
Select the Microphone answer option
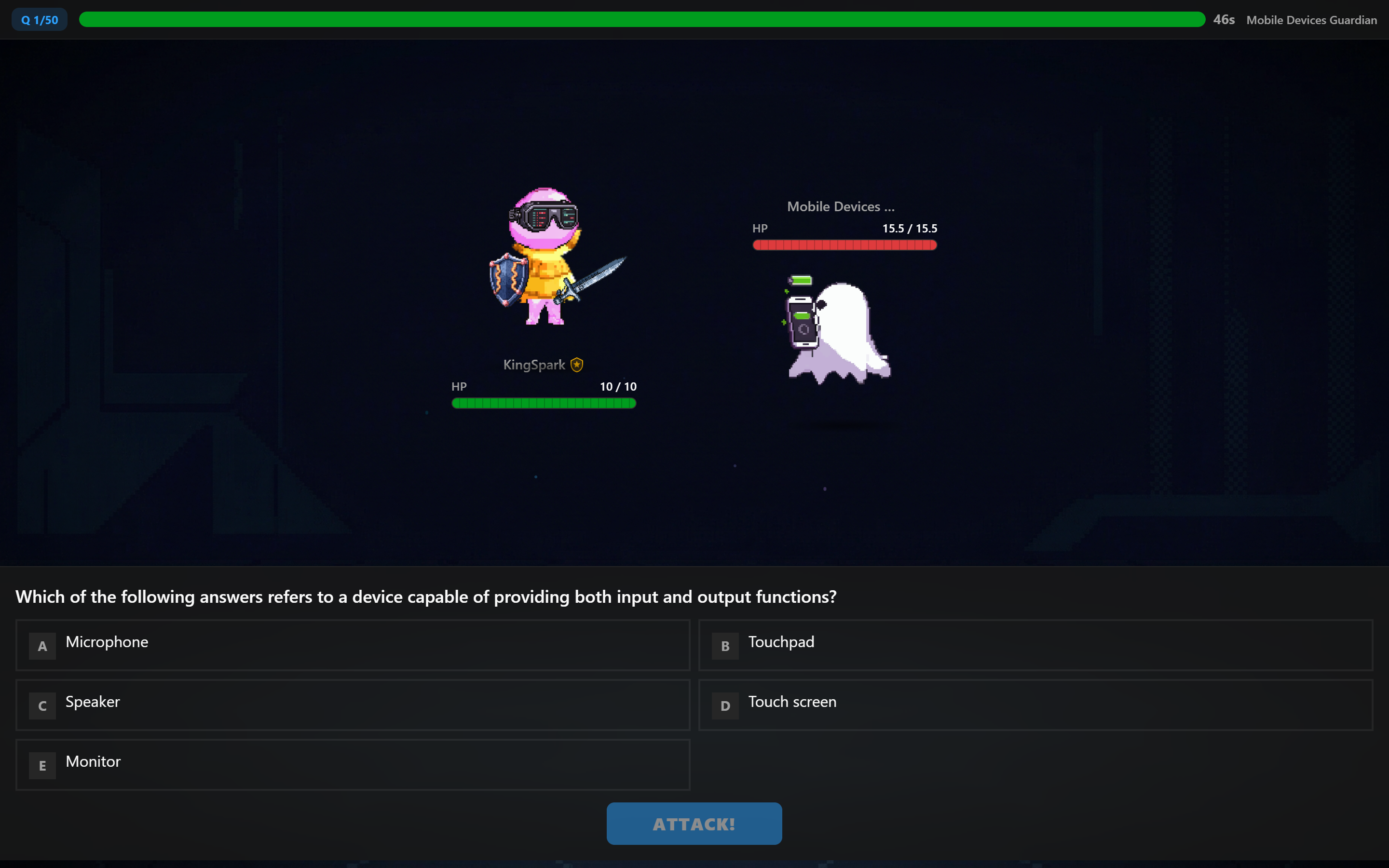pyautogui.click(x=353, y=645)
